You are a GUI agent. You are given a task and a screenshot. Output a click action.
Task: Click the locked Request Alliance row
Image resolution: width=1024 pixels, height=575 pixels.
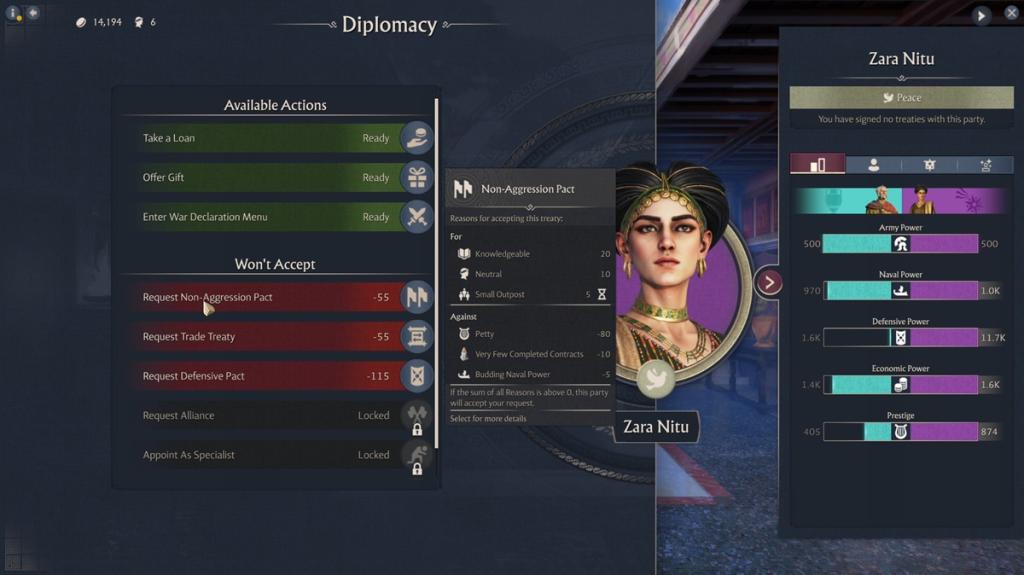coord(270,416)
